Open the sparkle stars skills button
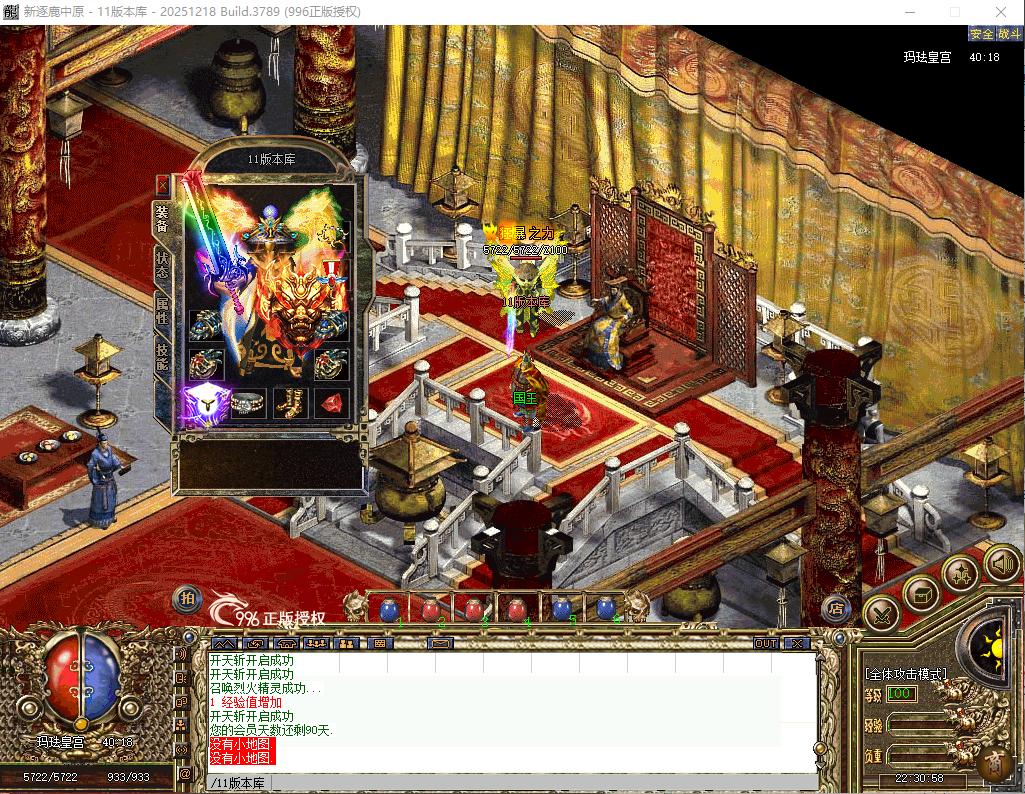The image size is (1025, 794). [x=961, y=574]
